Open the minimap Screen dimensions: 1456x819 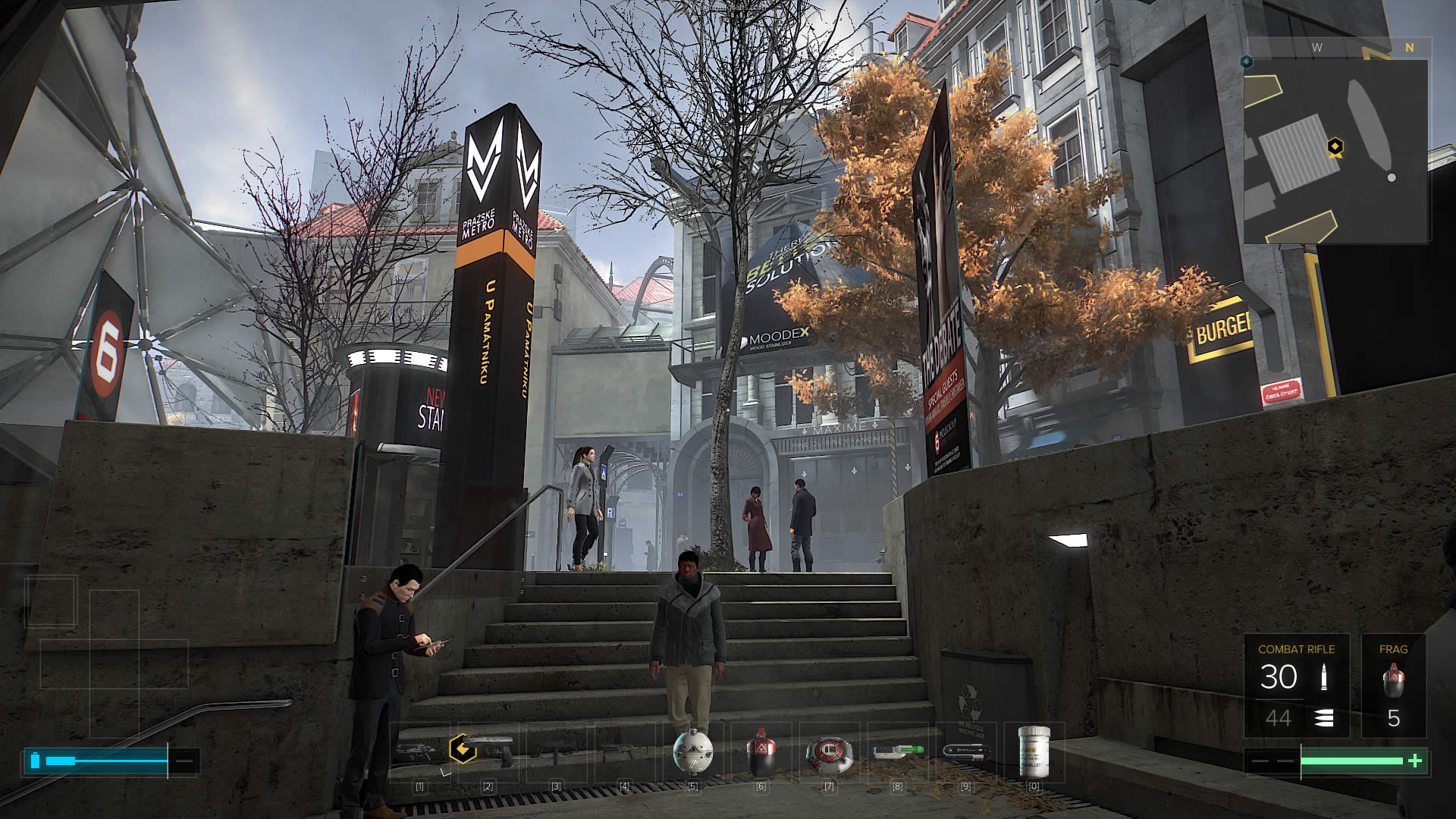coord(1336,152)
